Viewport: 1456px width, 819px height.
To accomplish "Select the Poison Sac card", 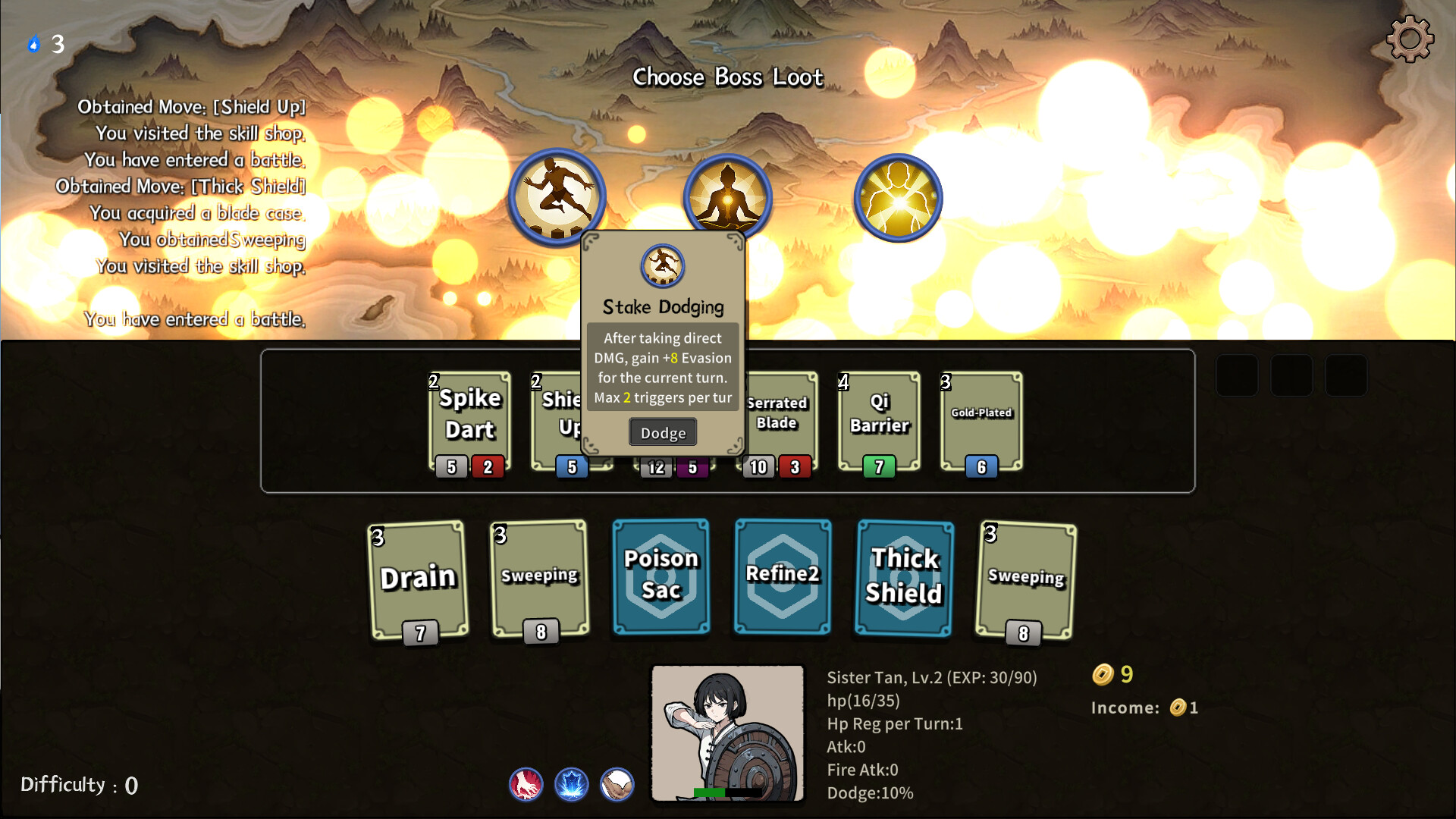I will tap(661, 576).
